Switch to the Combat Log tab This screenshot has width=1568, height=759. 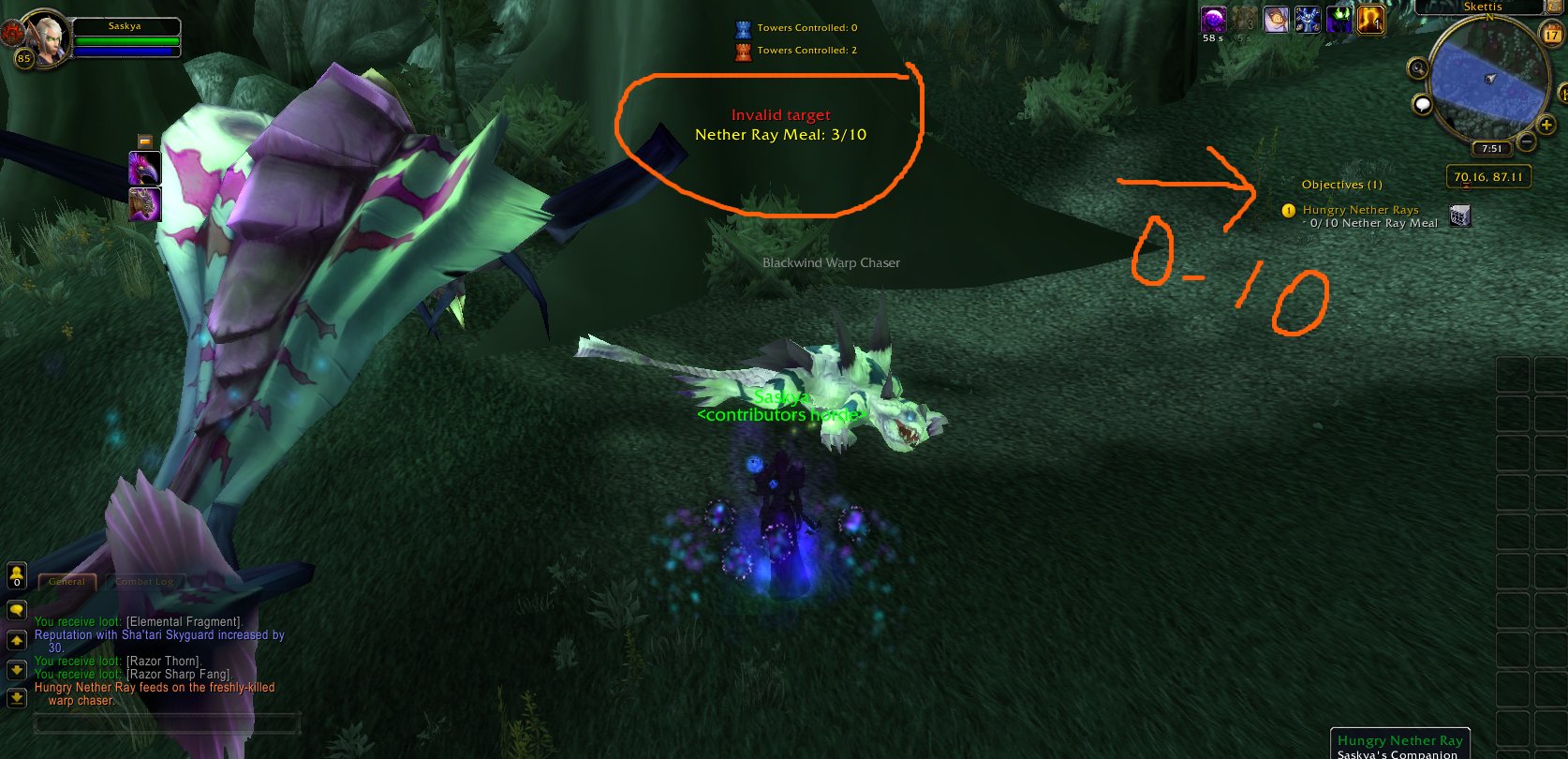click(144, 581)
